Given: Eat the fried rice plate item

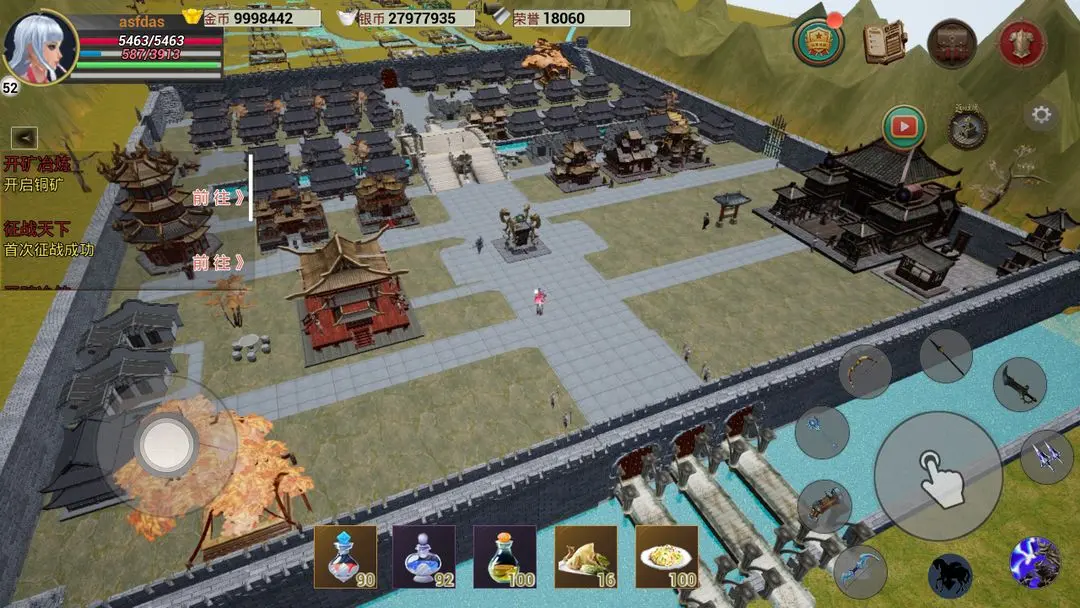Looking at the screenshot, I should [667, 557].
